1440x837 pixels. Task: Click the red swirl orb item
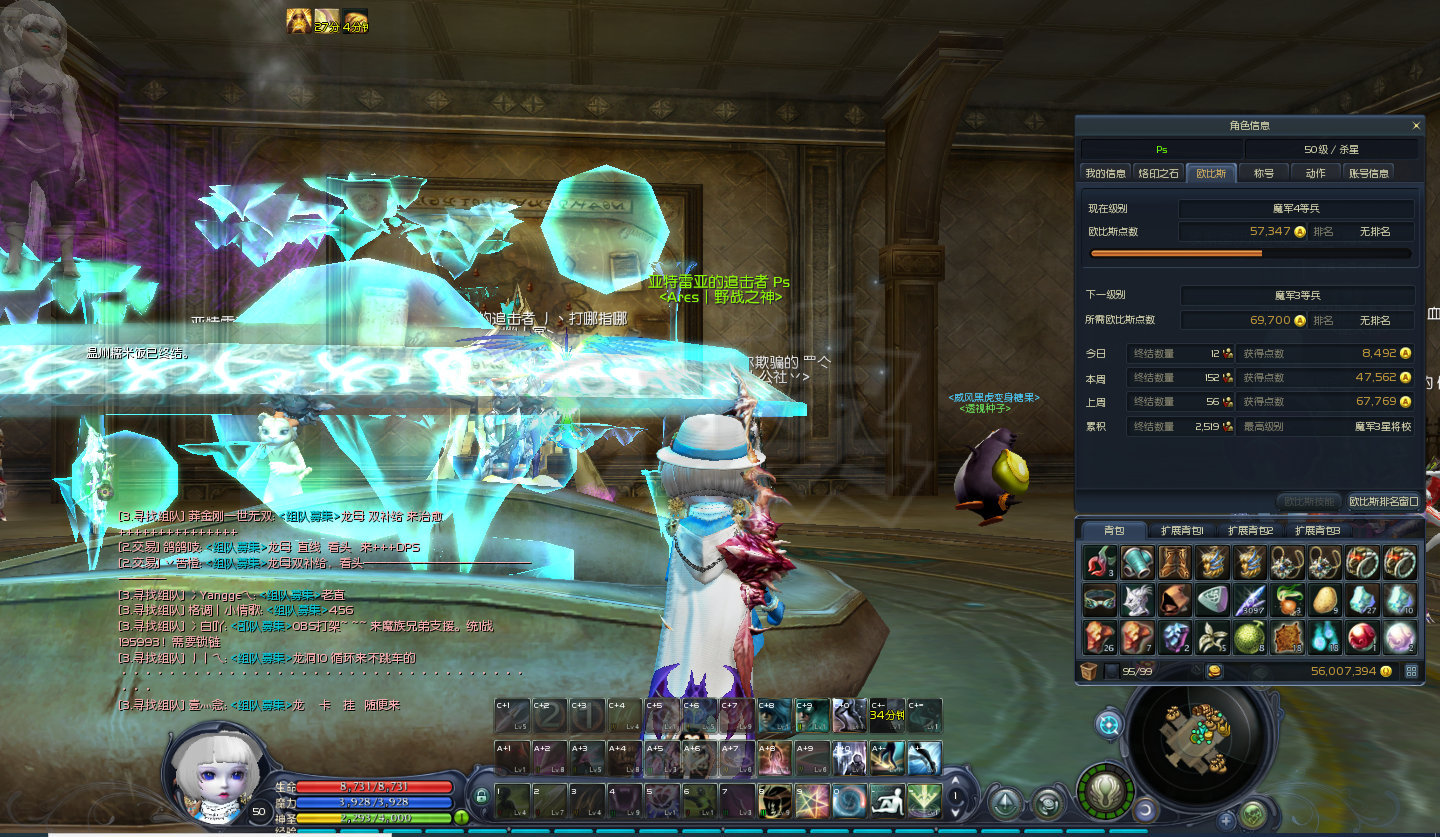(1361, 636)
